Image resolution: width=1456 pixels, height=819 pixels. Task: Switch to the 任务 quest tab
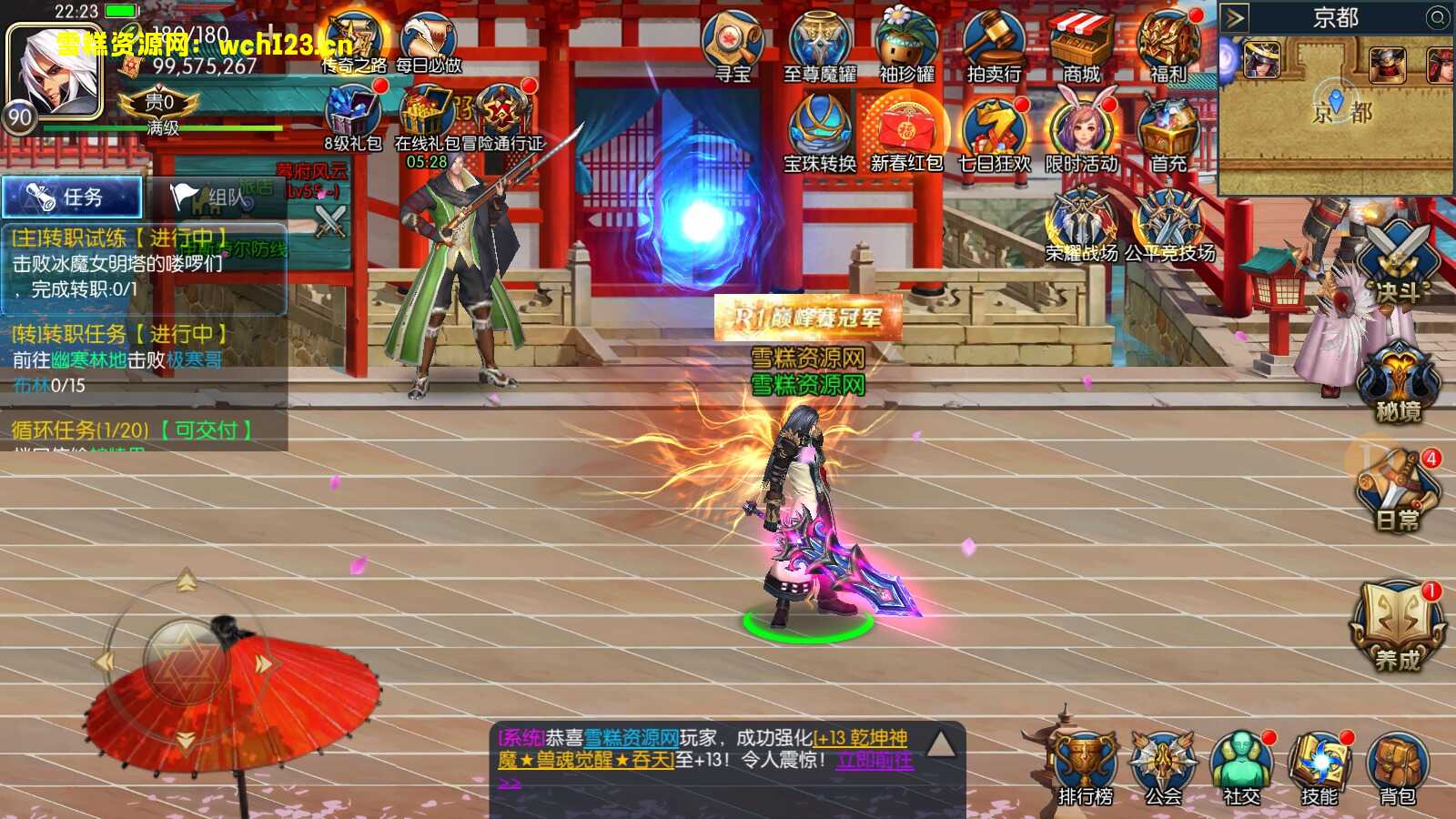[73, 196]
